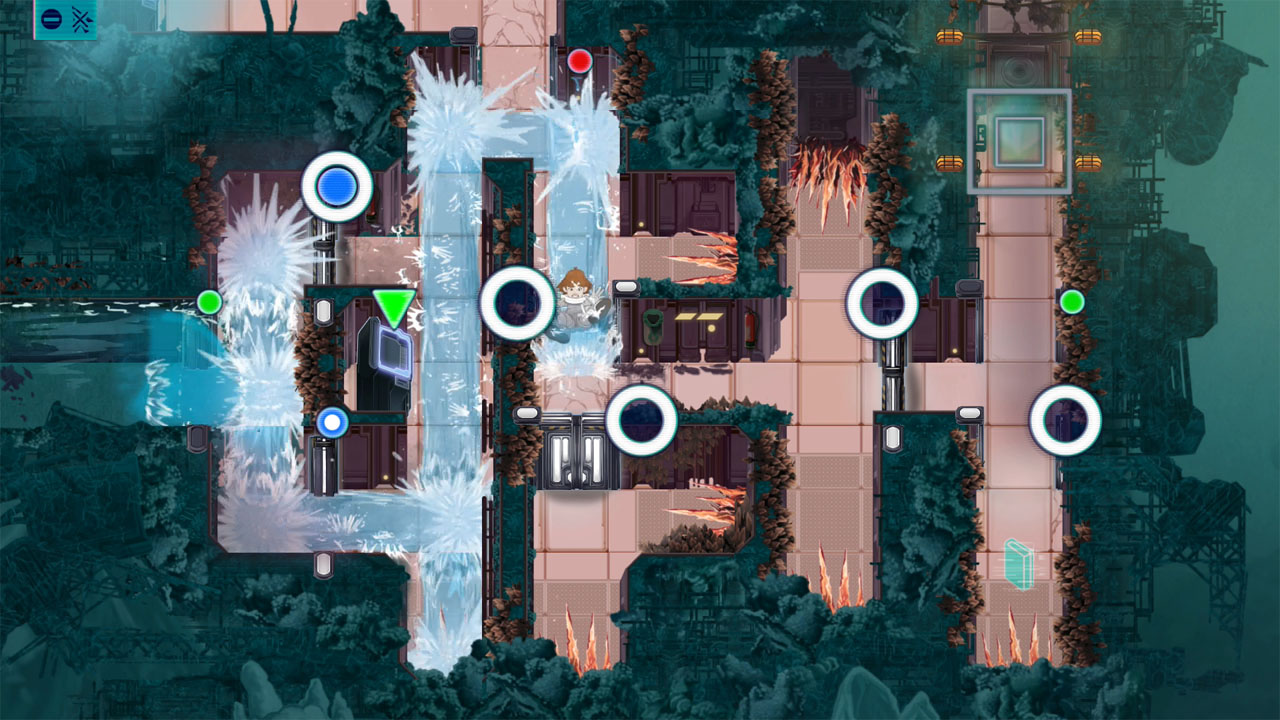1280x720 pixels.
Task: Select the crossed-arrows movement icon top left
Action: pyautogui.click(x=82, y=18)
